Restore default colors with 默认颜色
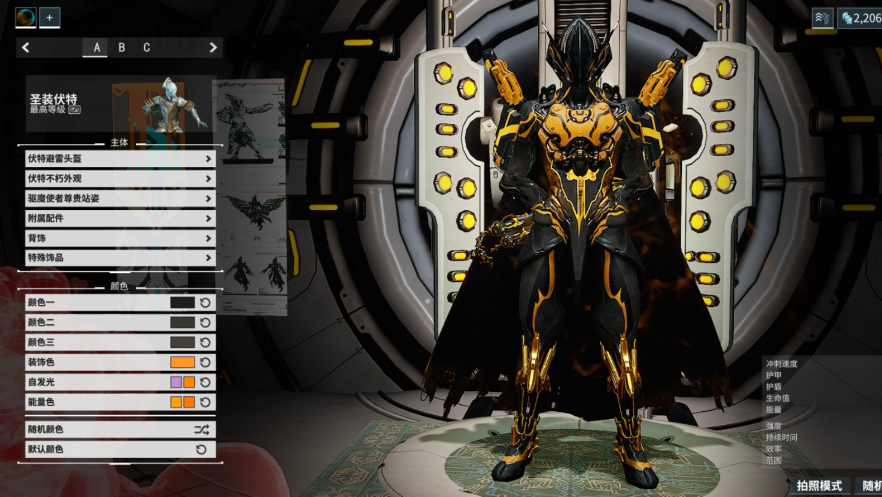Viewport: 882px width, 497px height. 119,449
